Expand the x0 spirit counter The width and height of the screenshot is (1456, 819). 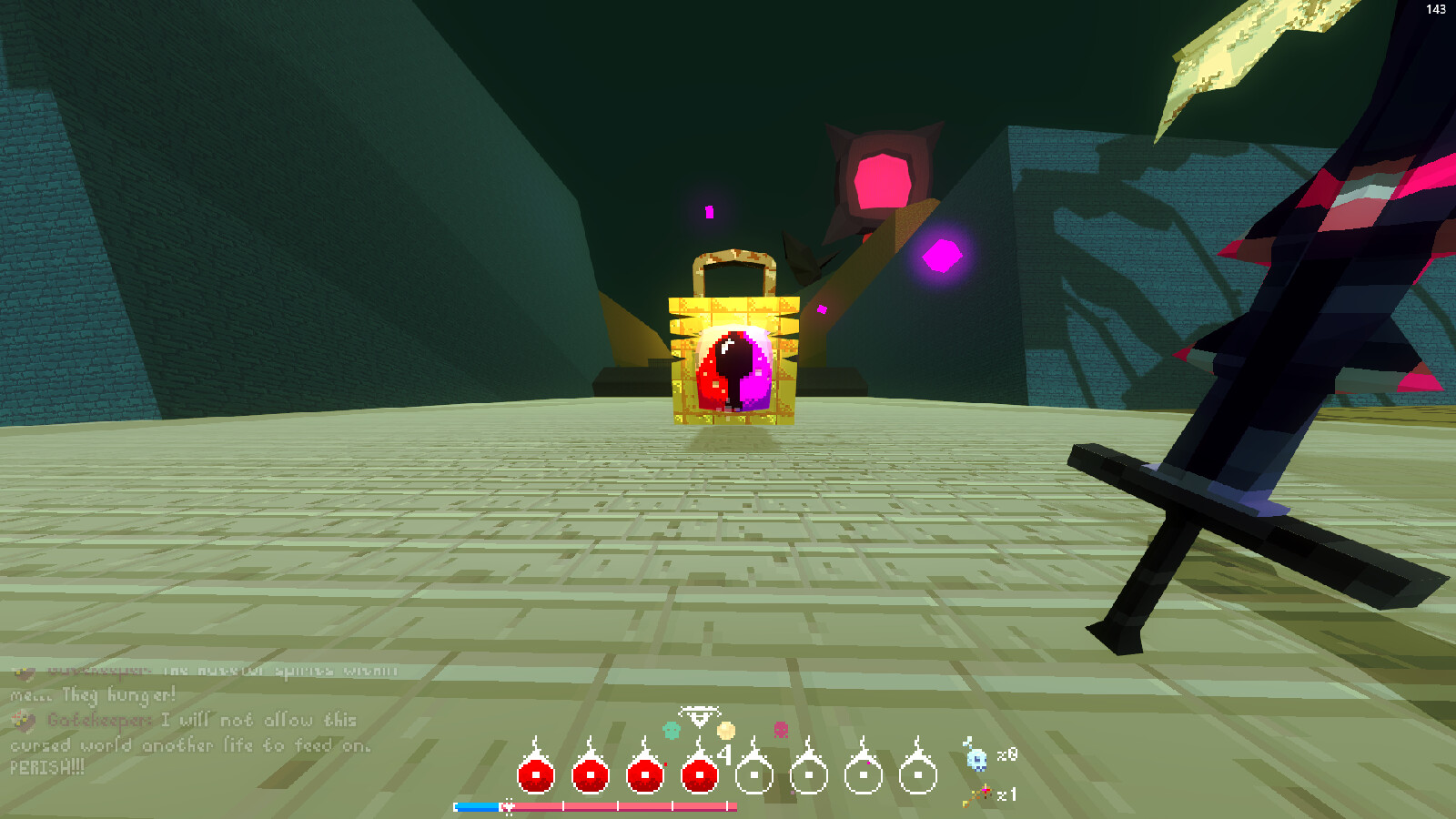pos(1006,755)
